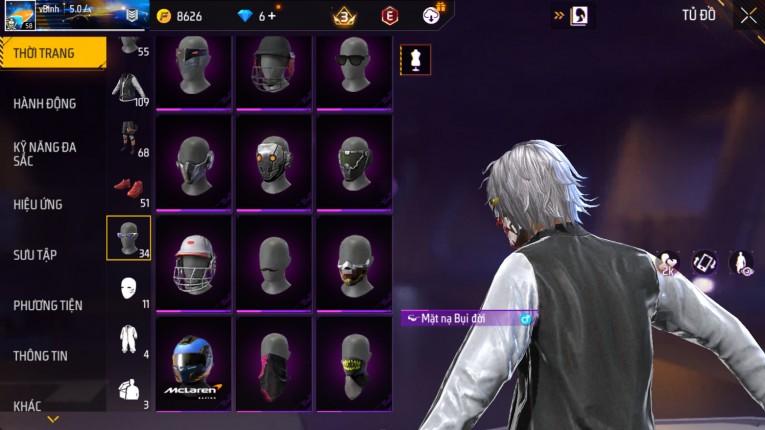Open the Kỹ Năng Đa Sắc tab
The width and height of the screenshot is (765, 430).
[45, 153]
